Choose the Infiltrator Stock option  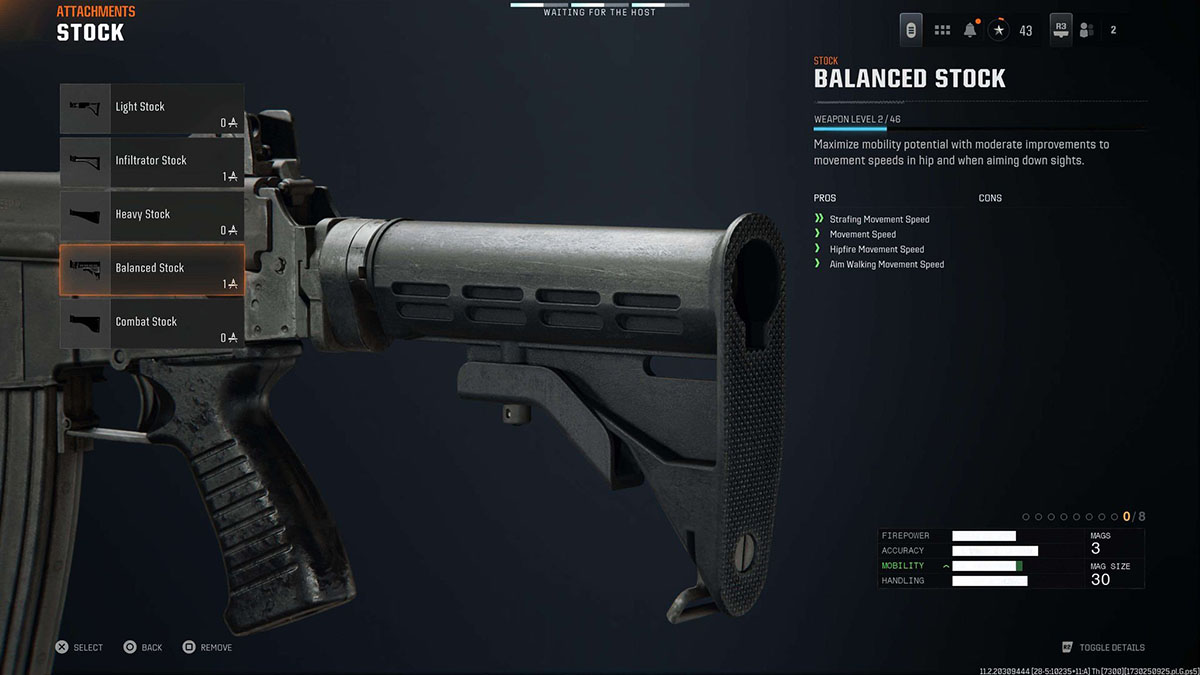[x=151, y=161]
